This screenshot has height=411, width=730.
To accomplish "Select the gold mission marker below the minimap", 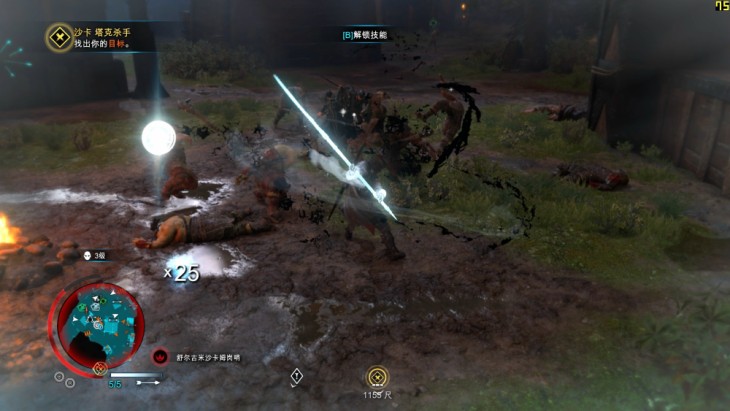I will [100, 368].
